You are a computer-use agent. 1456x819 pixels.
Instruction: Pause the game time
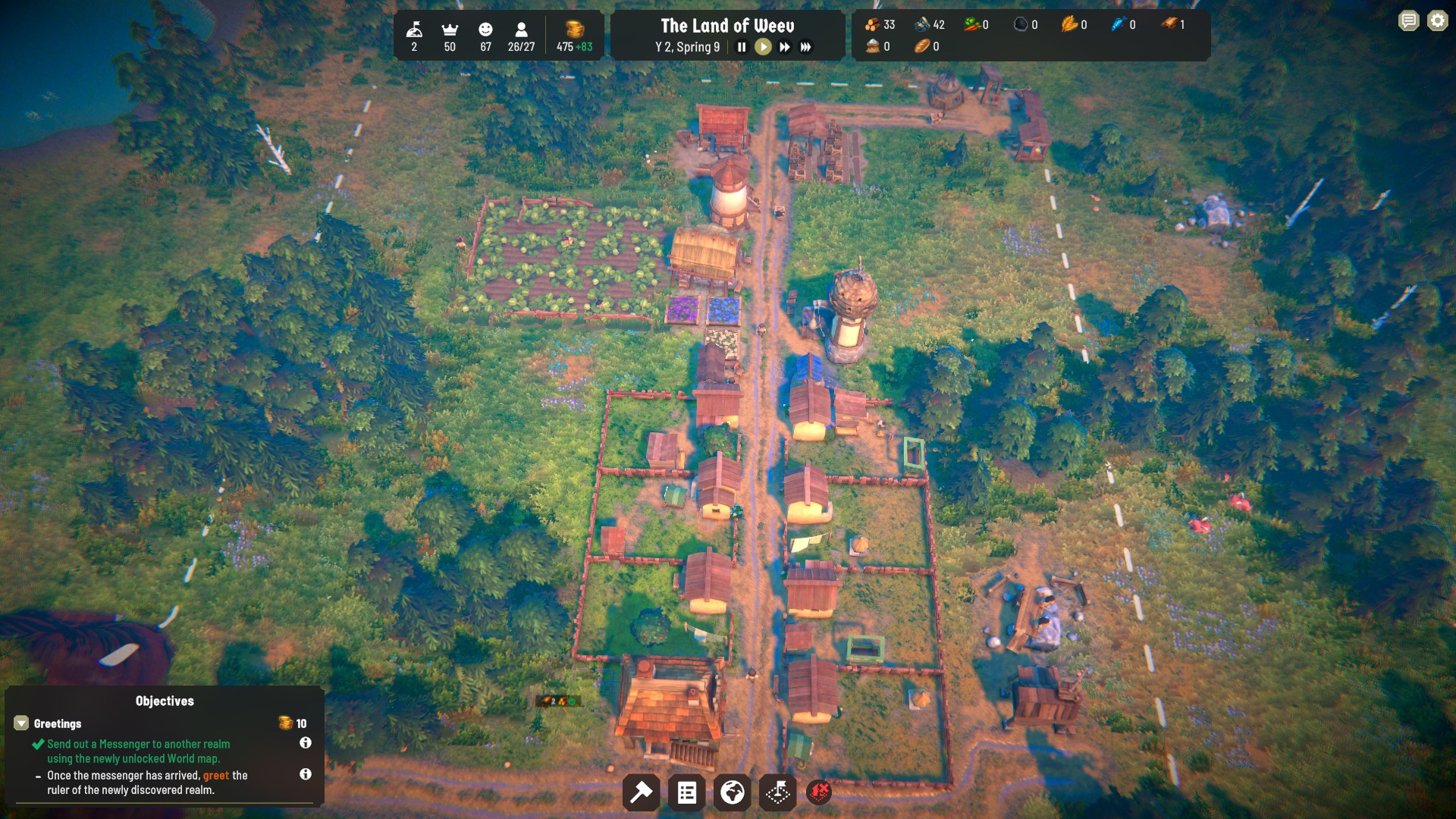(x=742, y=47)
